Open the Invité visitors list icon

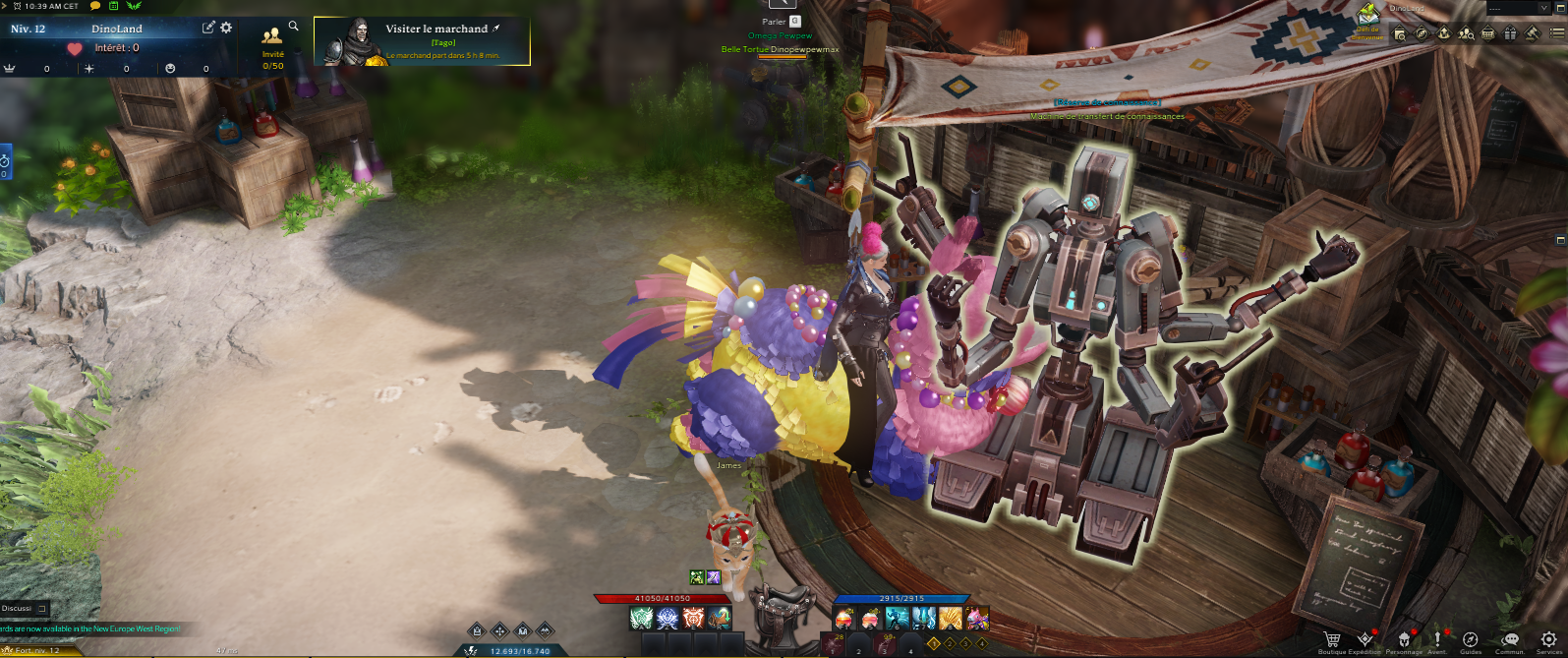point(272,37)
